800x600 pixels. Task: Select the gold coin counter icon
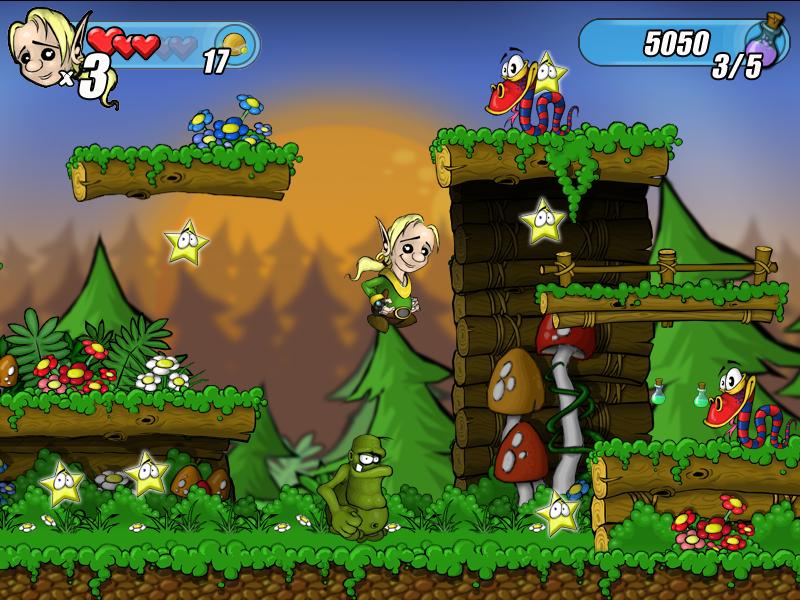point(234,47)
